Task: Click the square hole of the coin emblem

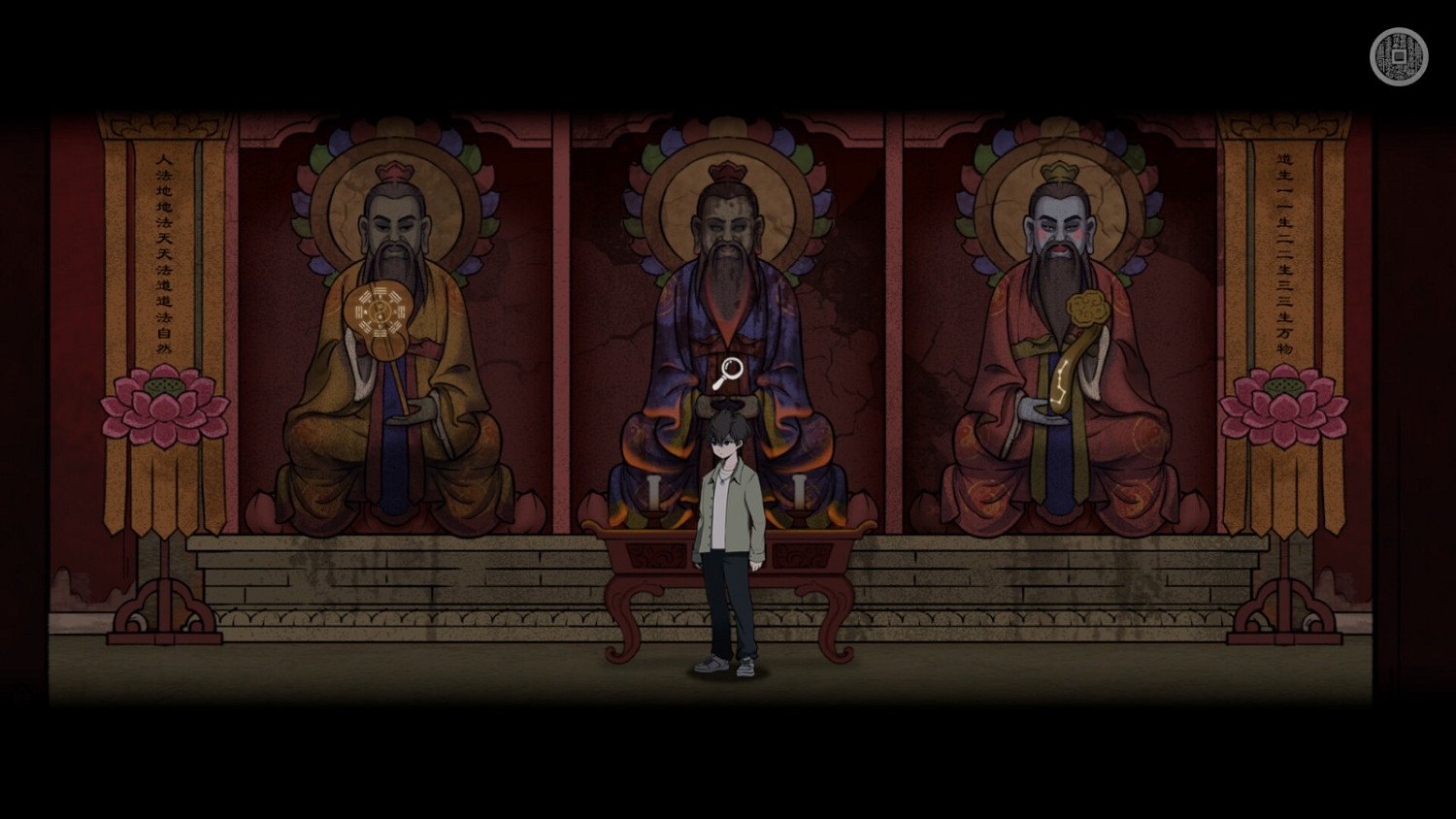Action: (x=1398, y=58)
